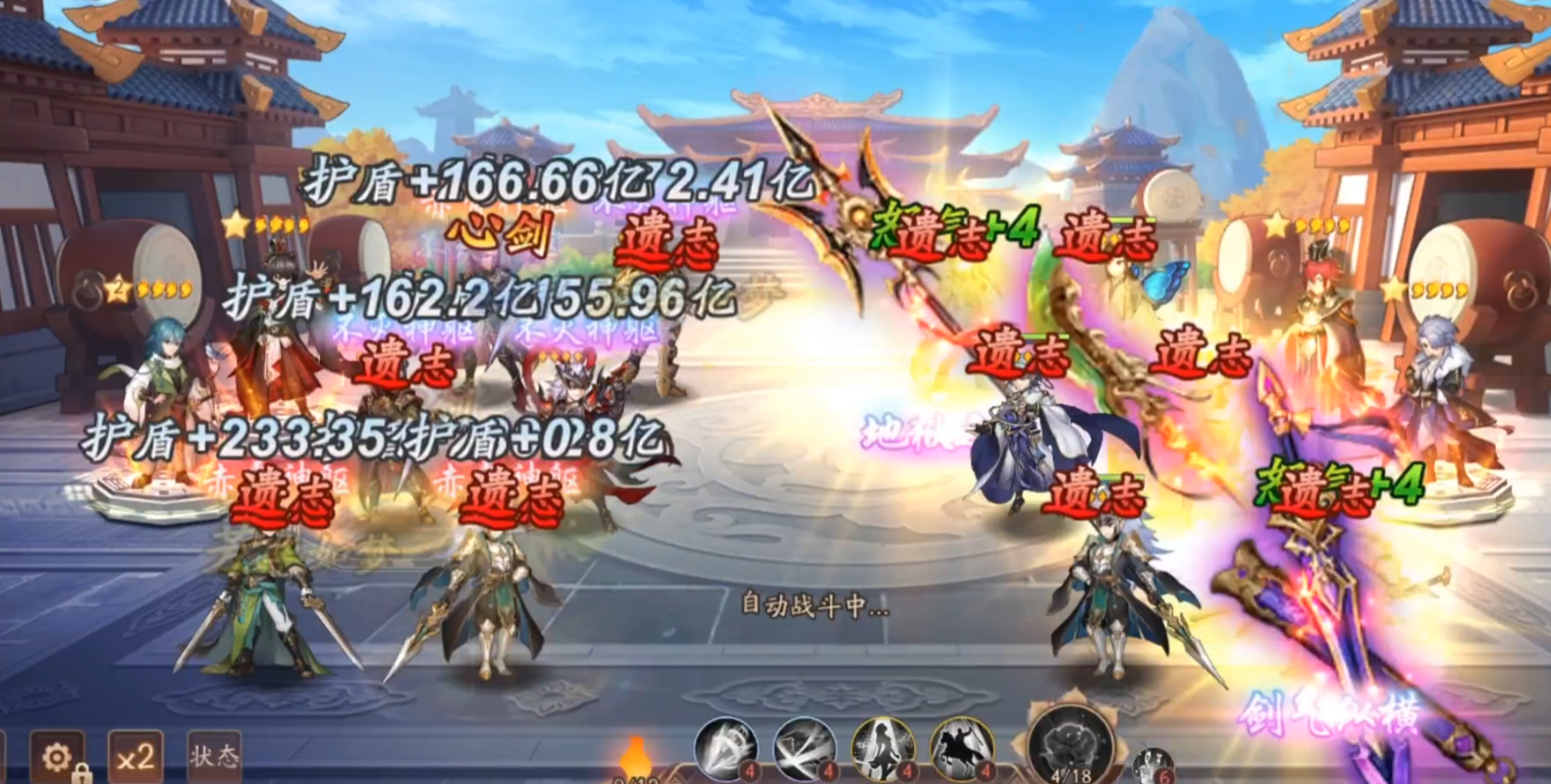Open the 状态 status panel
Image resolution: width=1551 pixels, height=784 pixels.
pyautogui.click(x=214, y=756)
